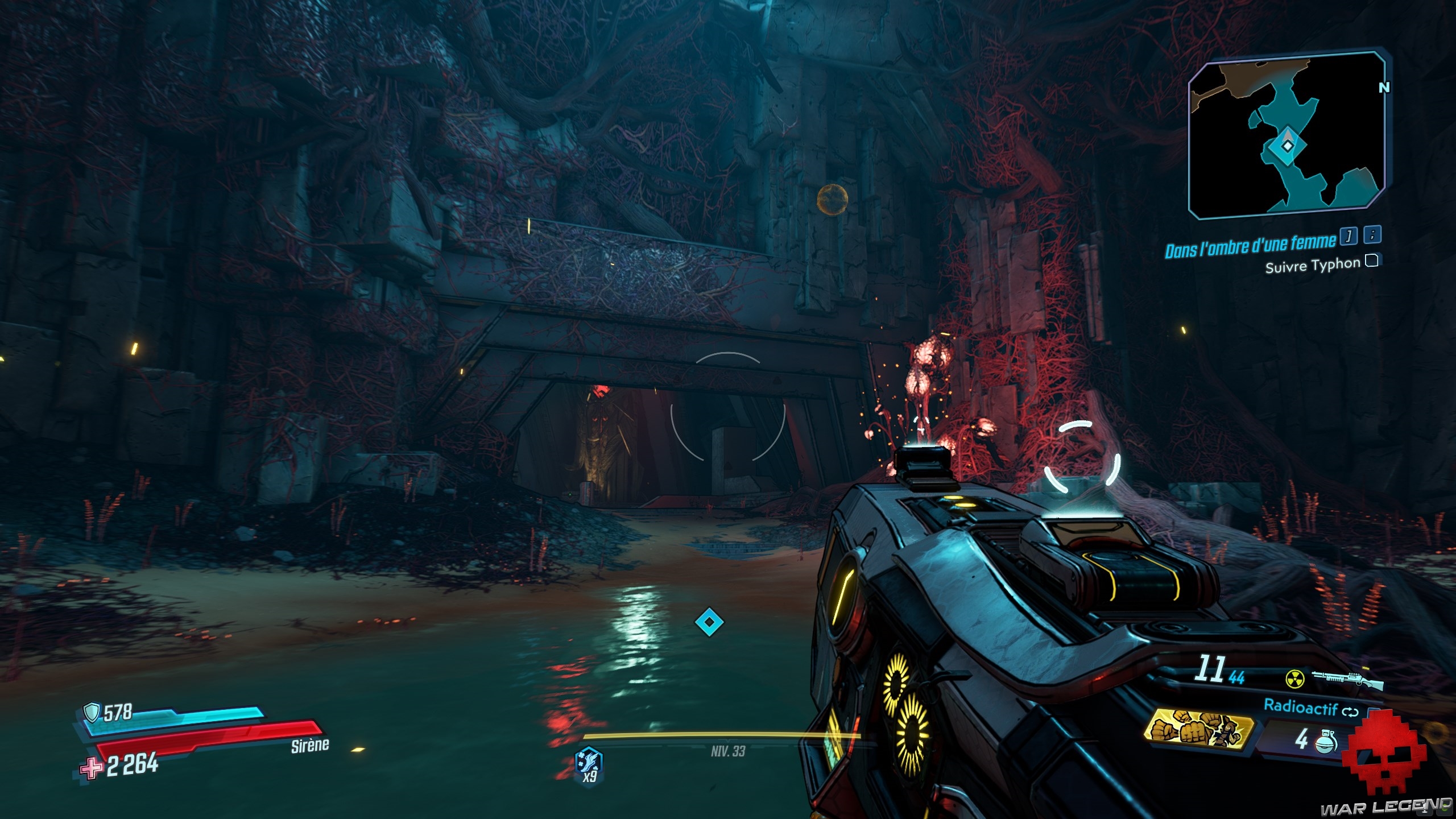Click the minimap in the corner
Viewport: 1456px width, 819px height.
pos(1287,136)
